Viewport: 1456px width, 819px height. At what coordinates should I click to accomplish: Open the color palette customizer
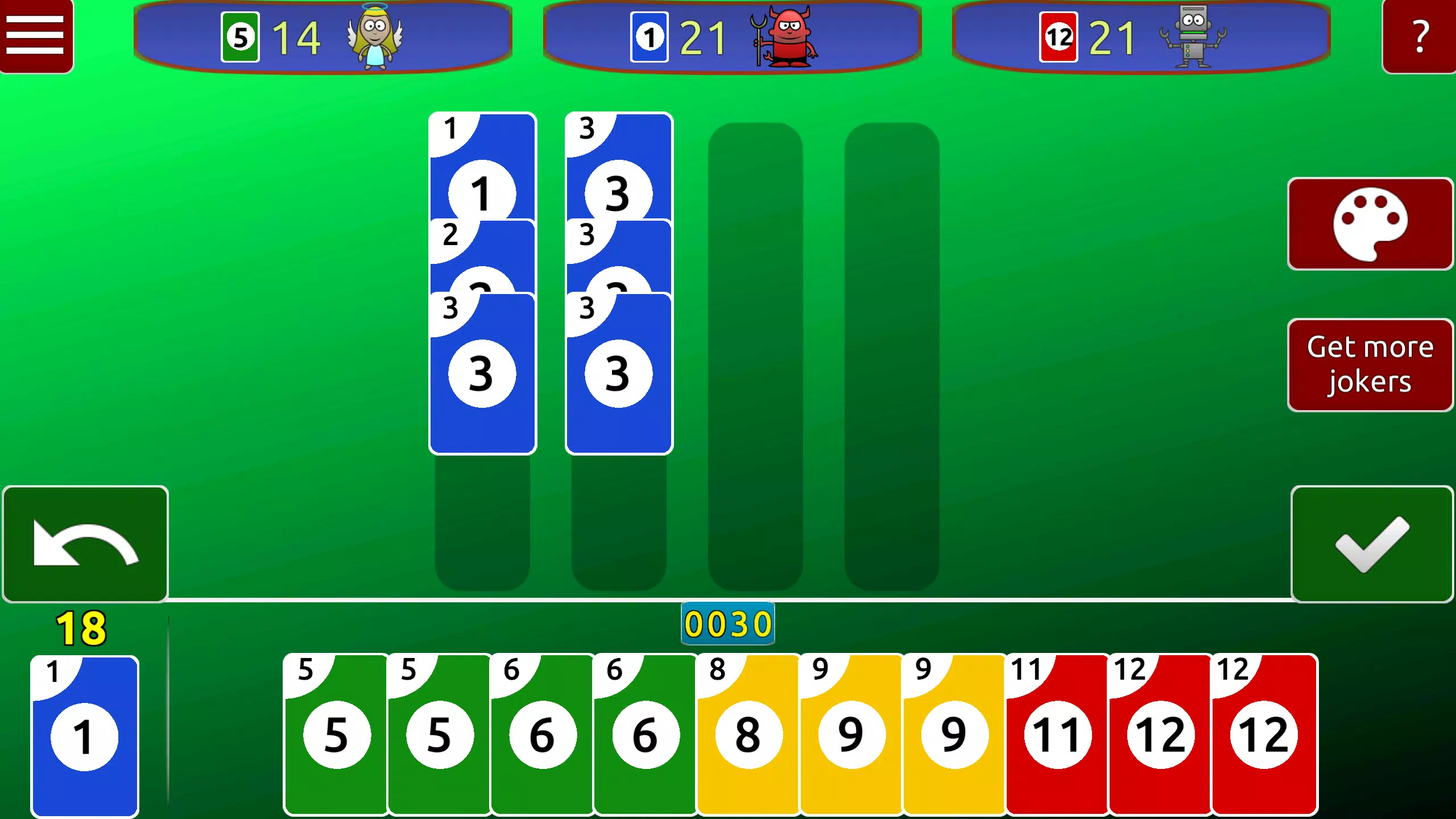(1370, 224)
